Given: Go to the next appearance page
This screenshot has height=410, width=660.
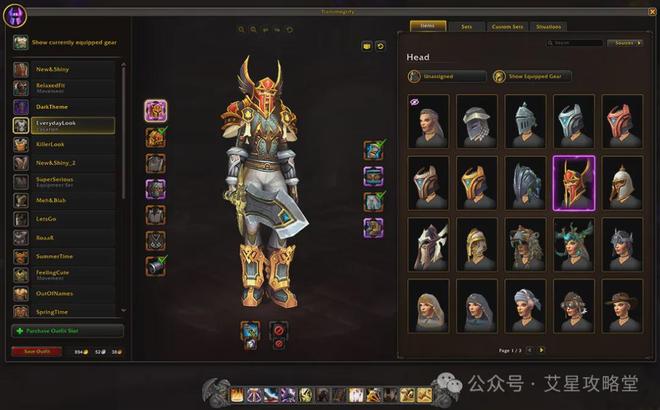Looking at the screenshot, I should pyautogui.click(x=542, y=350).
